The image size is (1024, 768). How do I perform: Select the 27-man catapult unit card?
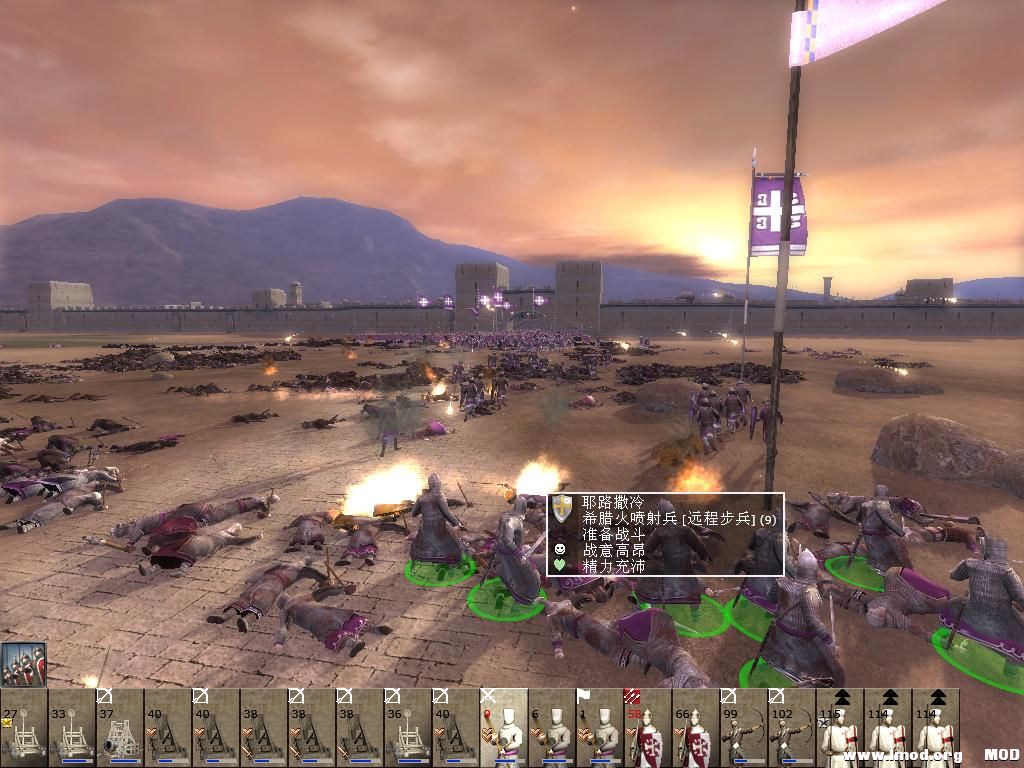click(24, 728)
